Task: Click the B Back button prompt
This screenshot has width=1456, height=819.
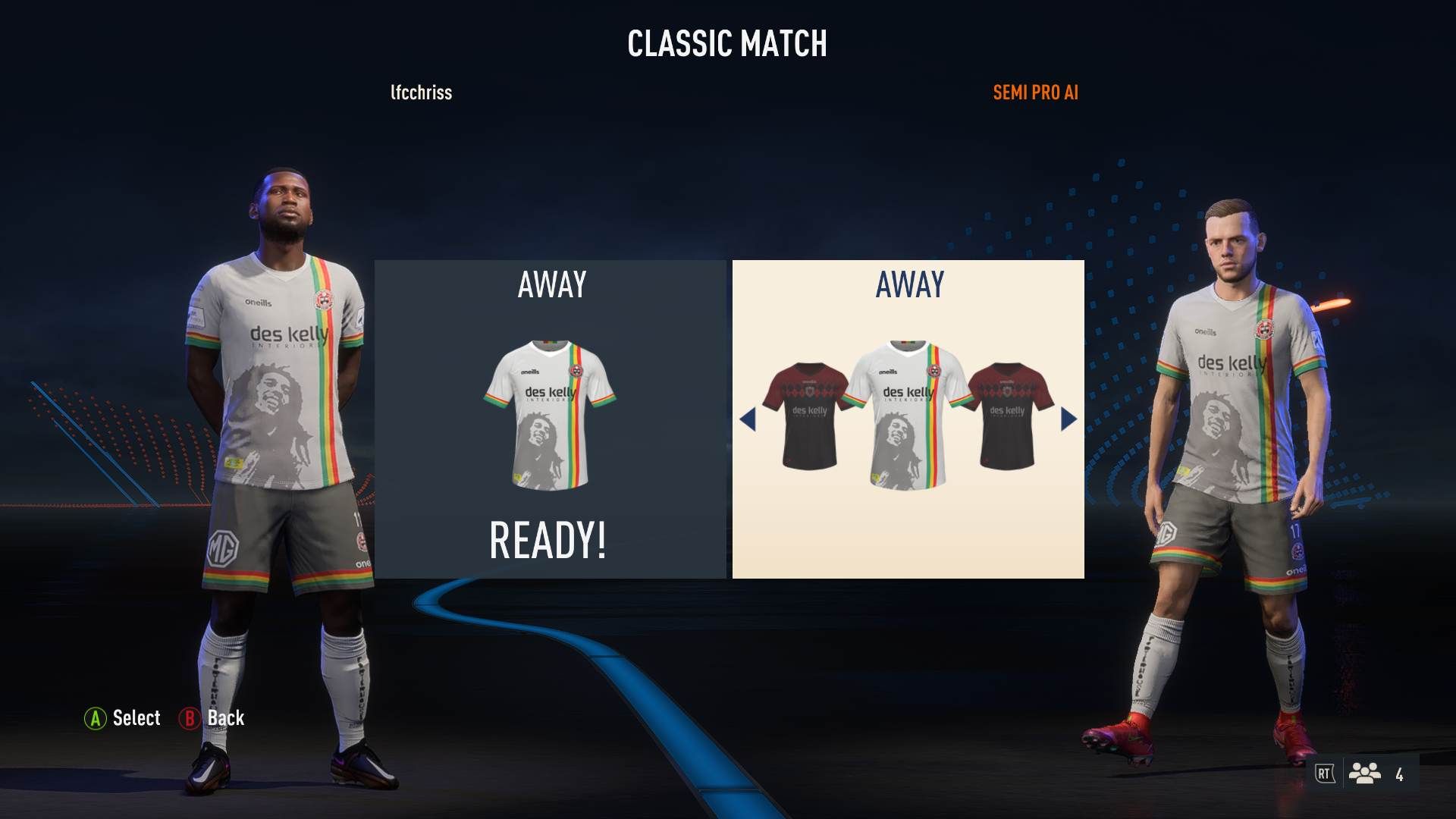Action: [213, 718]
